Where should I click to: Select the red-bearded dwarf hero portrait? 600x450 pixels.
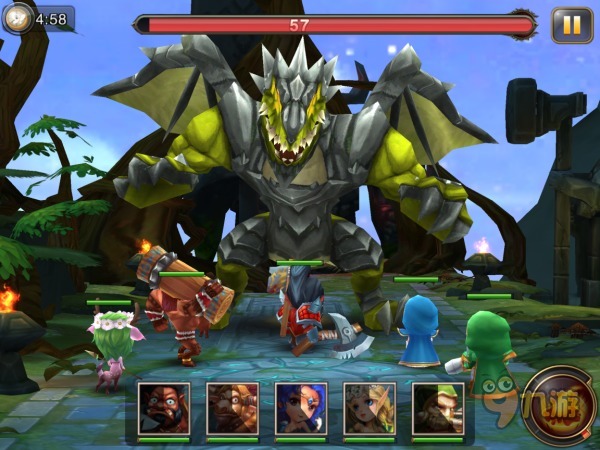pyautogui.click(x=164, y=408)
